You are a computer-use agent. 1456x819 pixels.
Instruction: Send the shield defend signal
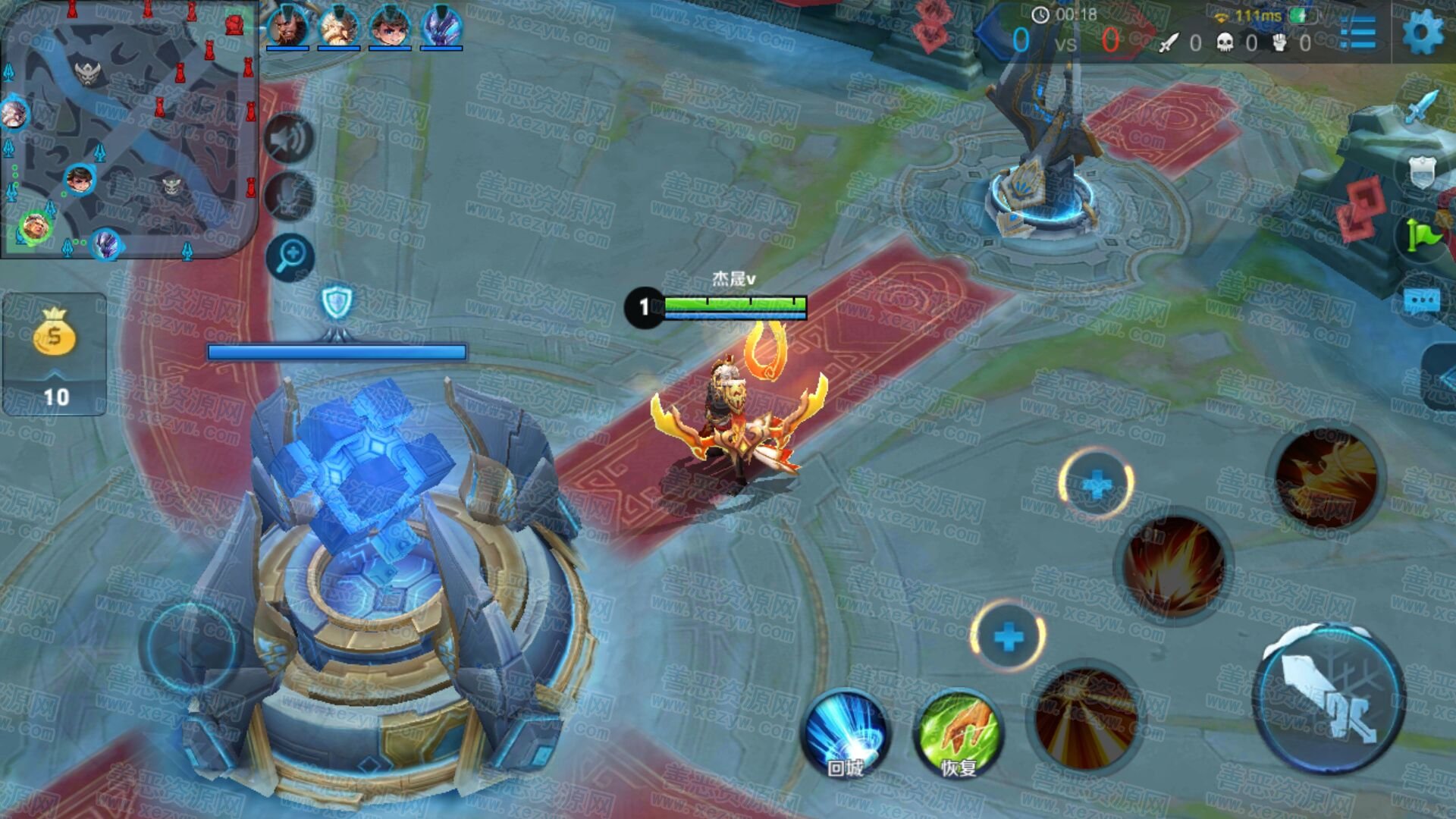click(1421, 171)
